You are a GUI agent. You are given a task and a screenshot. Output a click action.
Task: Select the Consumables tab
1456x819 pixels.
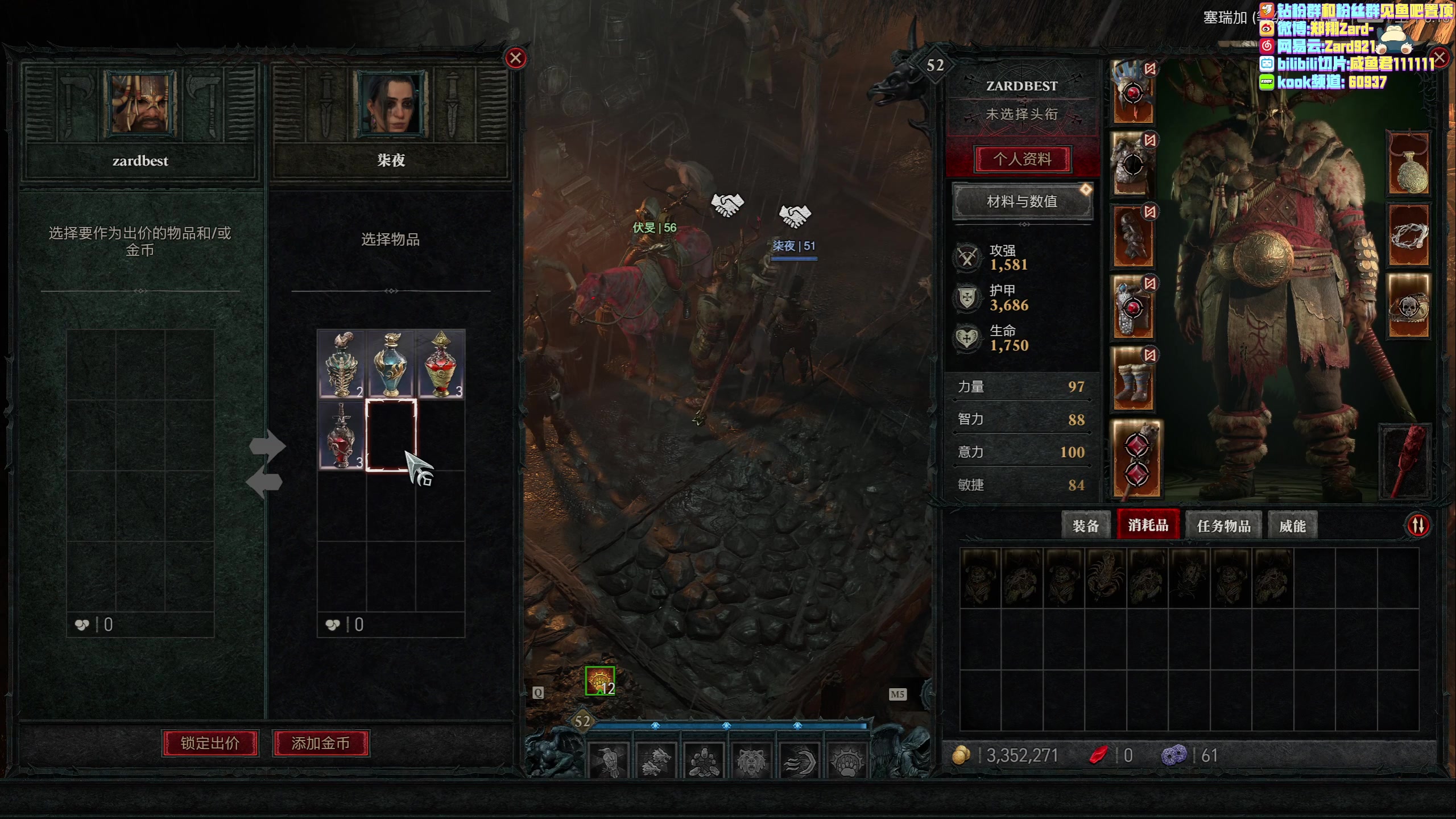(x=1148, y=525)
